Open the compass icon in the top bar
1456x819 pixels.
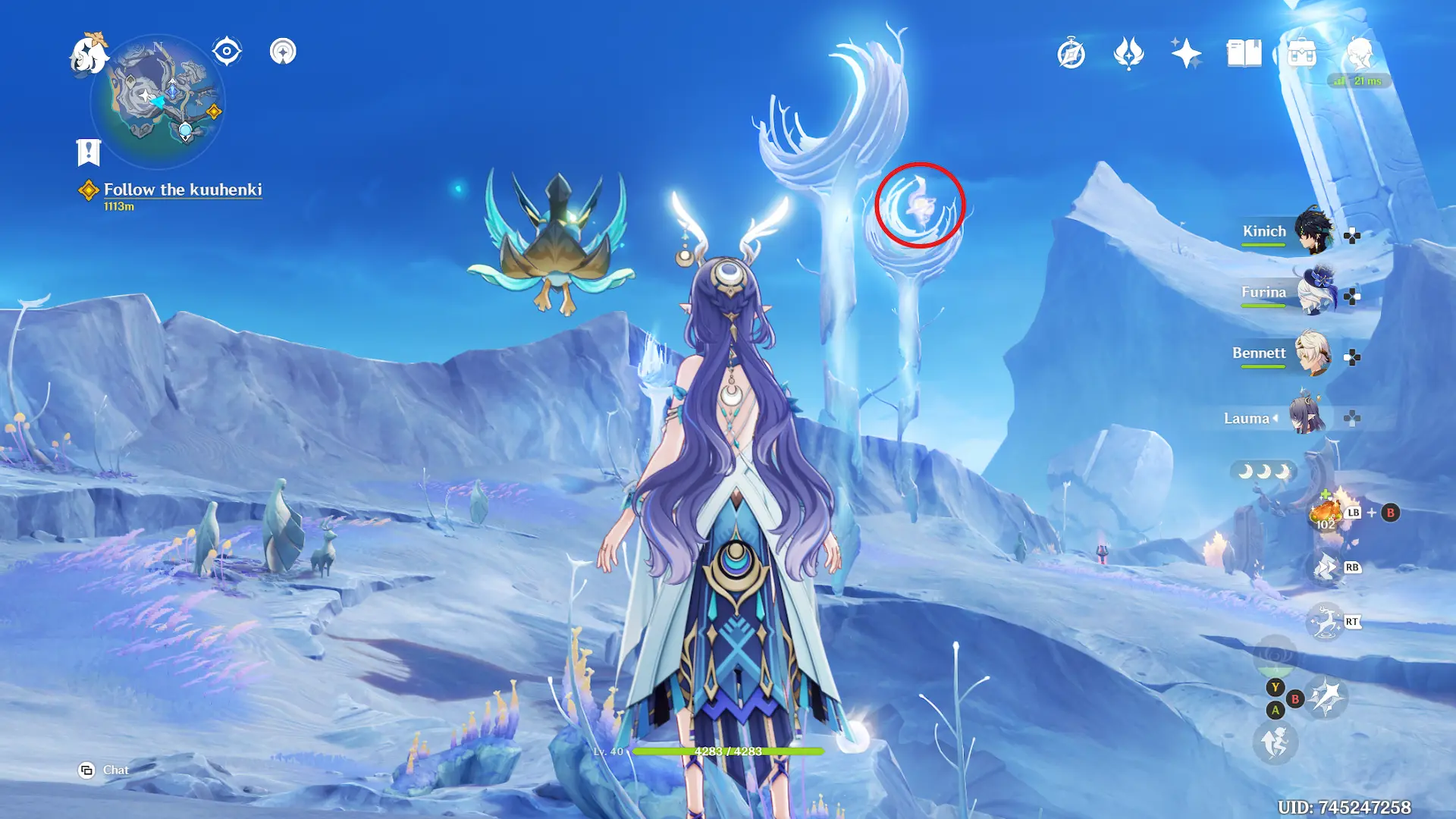coord(1071,54)
